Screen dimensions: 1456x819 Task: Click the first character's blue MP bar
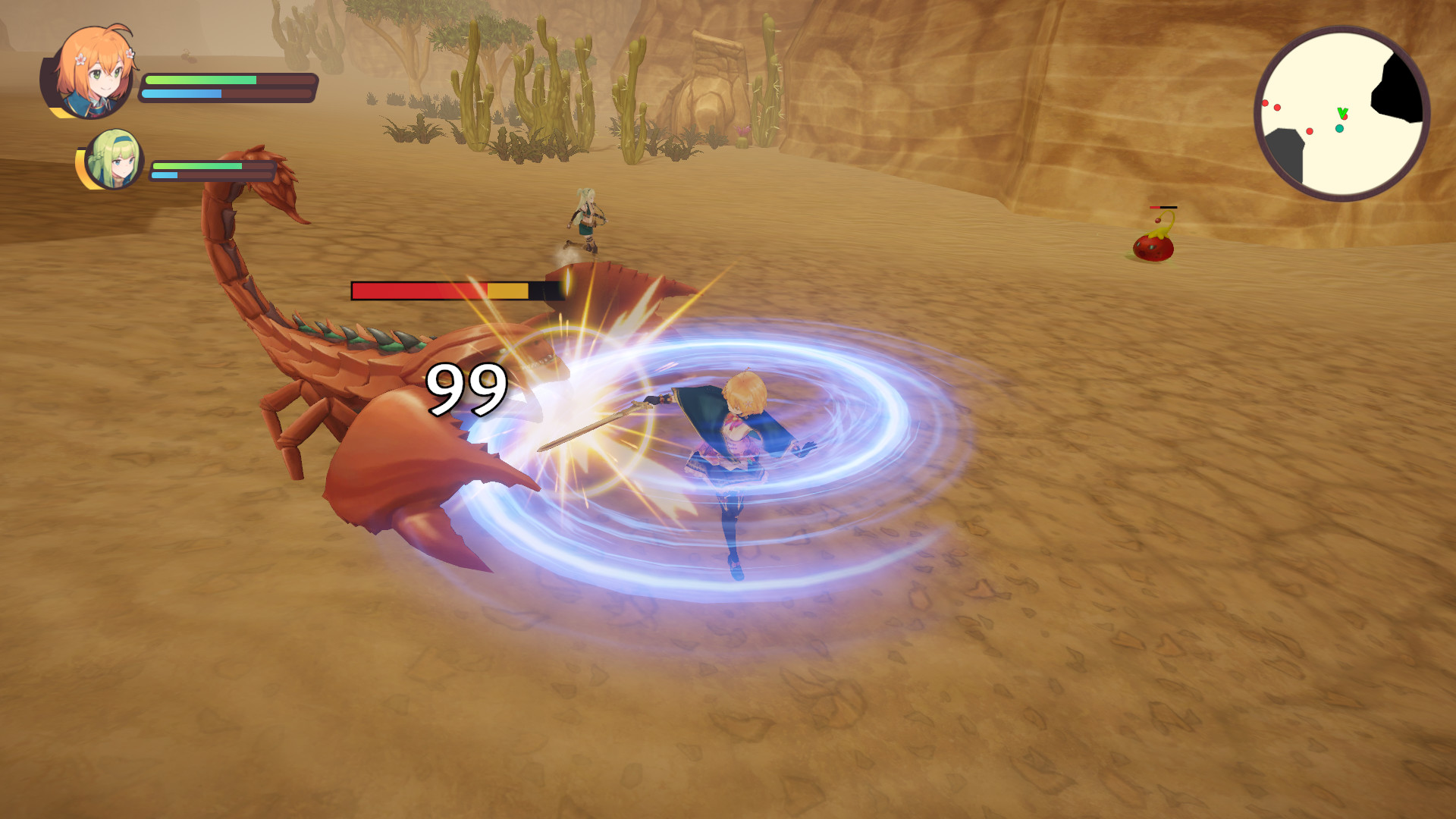point(182,95)
